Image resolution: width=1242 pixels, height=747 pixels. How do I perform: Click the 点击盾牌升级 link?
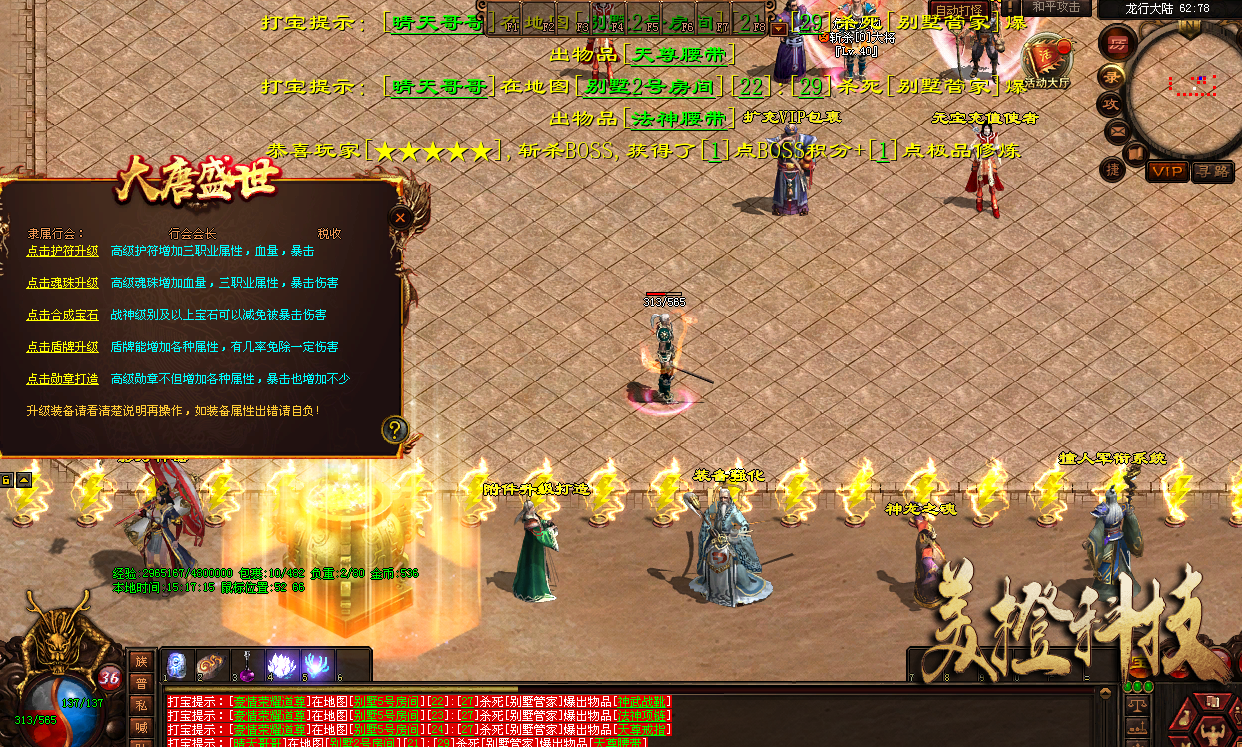(62, 347)
